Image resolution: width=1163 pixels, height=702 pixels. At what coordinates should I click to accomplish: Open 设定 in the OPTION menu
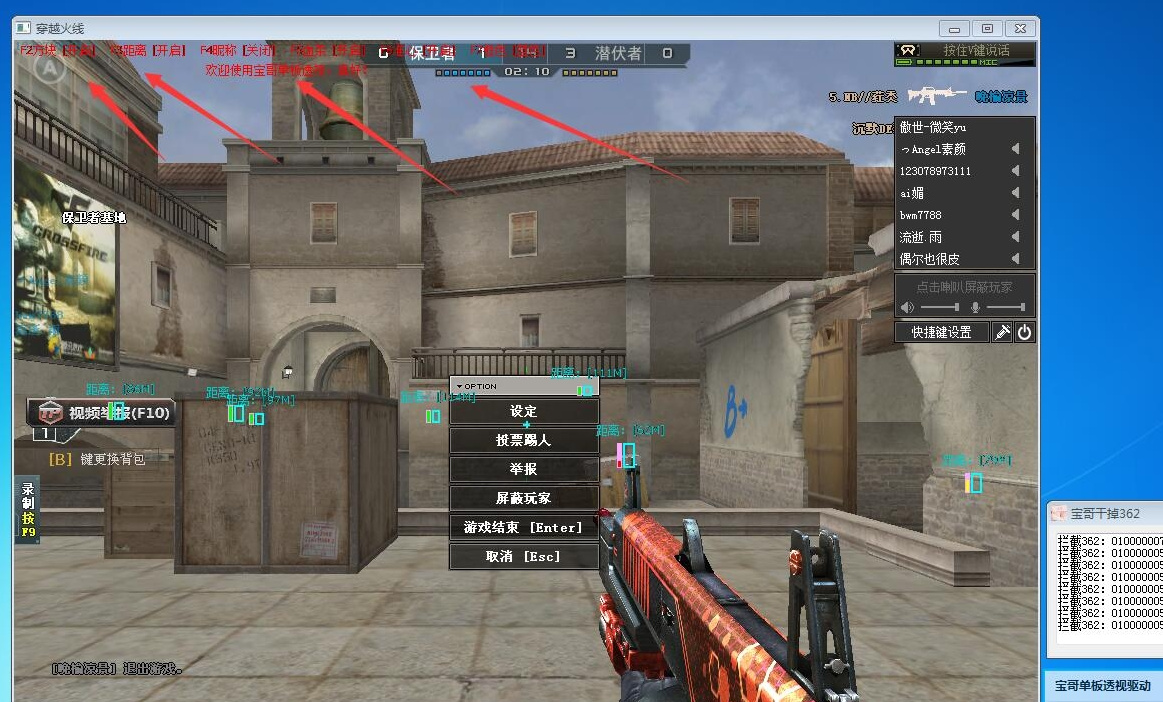524,411
